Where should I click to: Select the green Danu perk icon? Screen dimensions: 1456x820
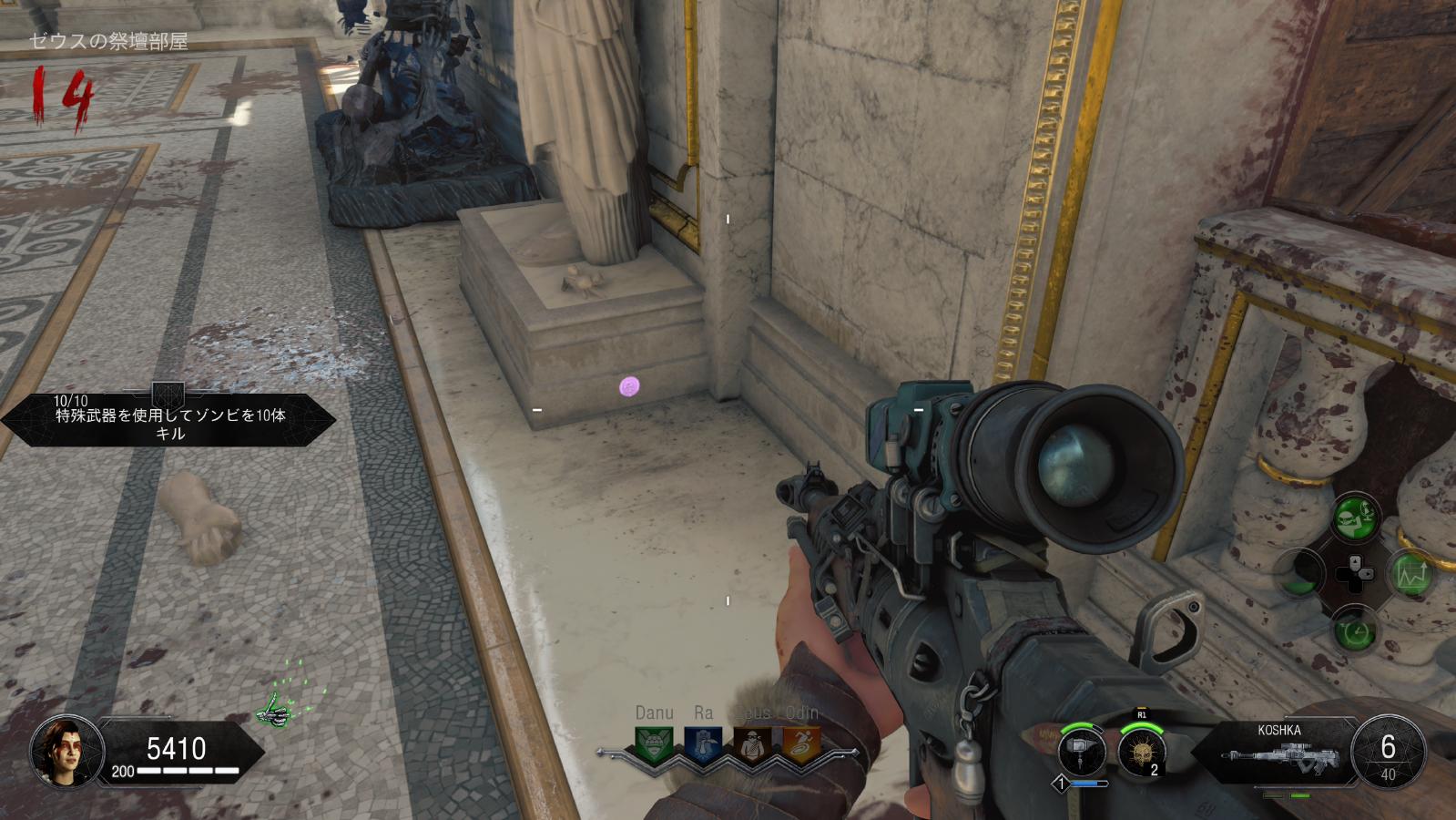pos(654,744)
